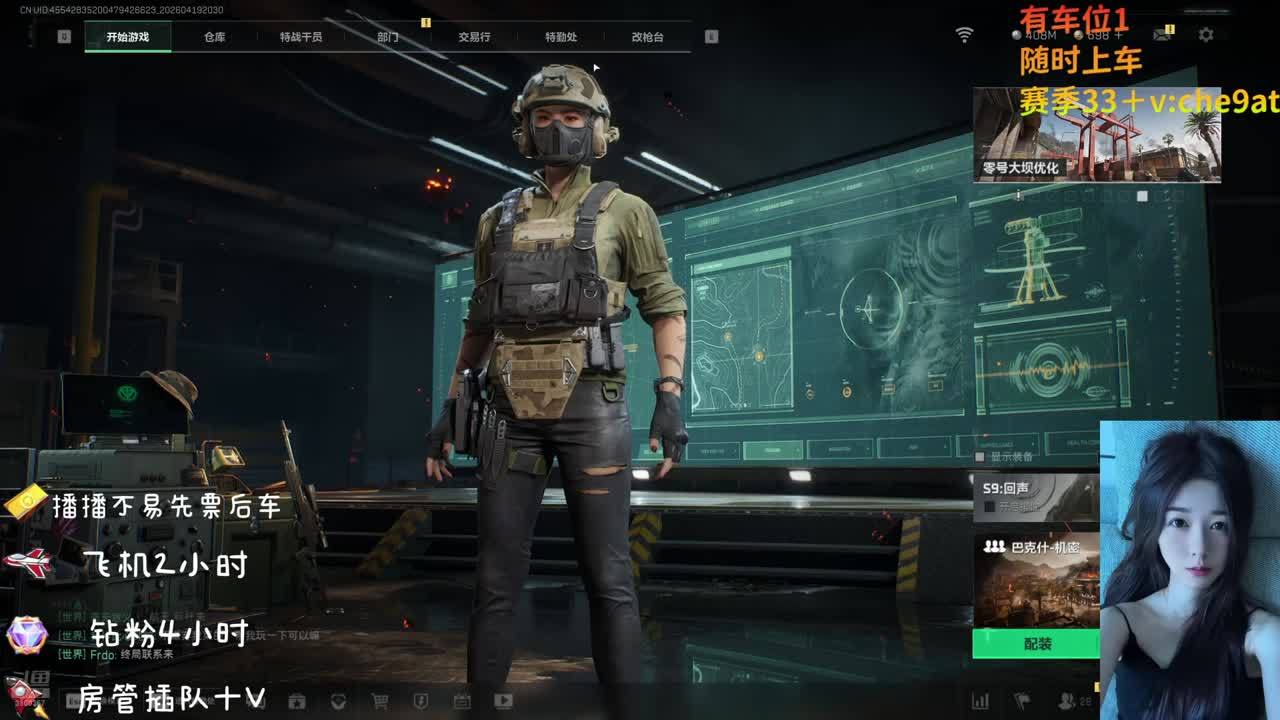Open the 仓库 warehouse tab
The image size is (1280, 720).
pos(215,37)
